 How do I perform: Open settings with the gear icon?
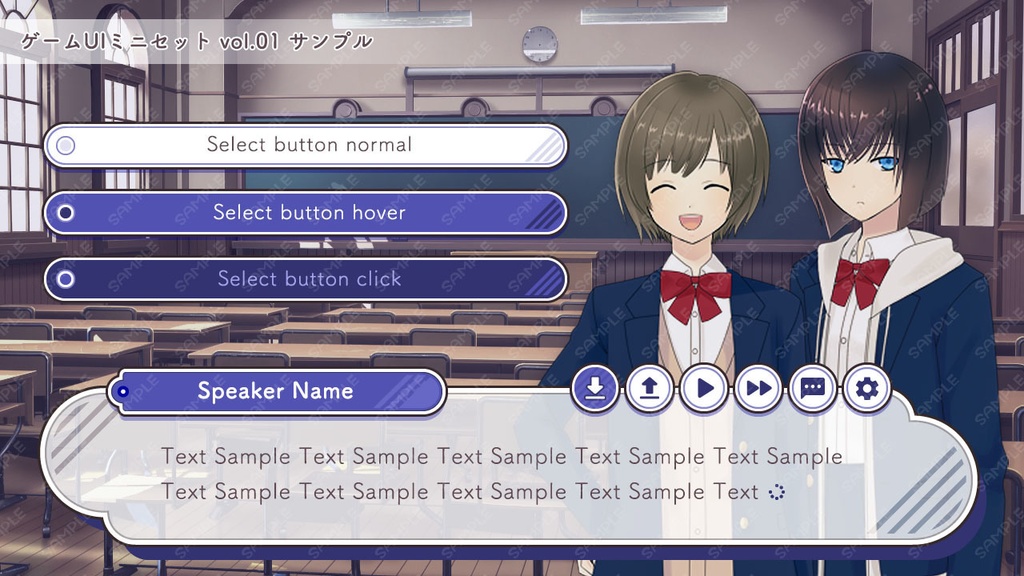click(x=866, y=388)
